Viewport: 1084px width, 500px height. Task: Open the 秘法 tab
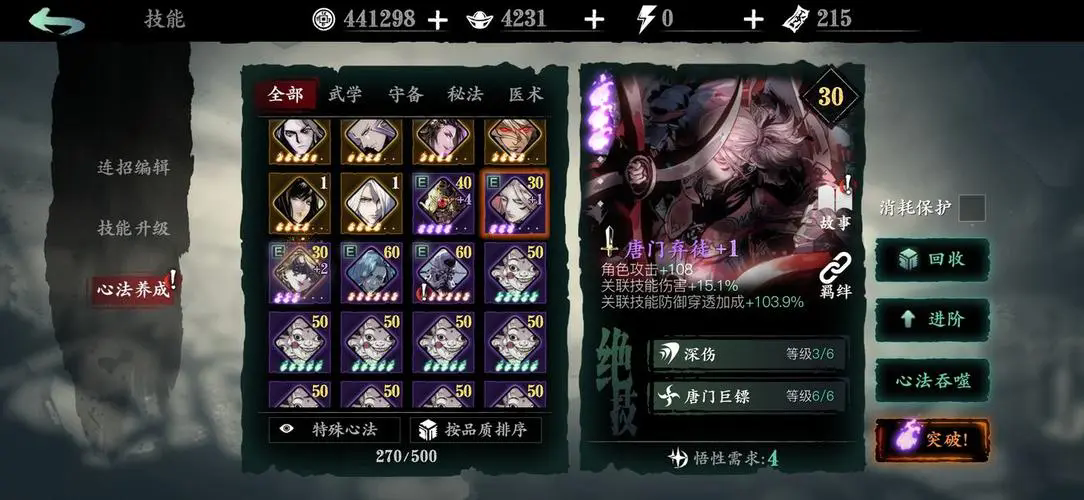(465, 95)
